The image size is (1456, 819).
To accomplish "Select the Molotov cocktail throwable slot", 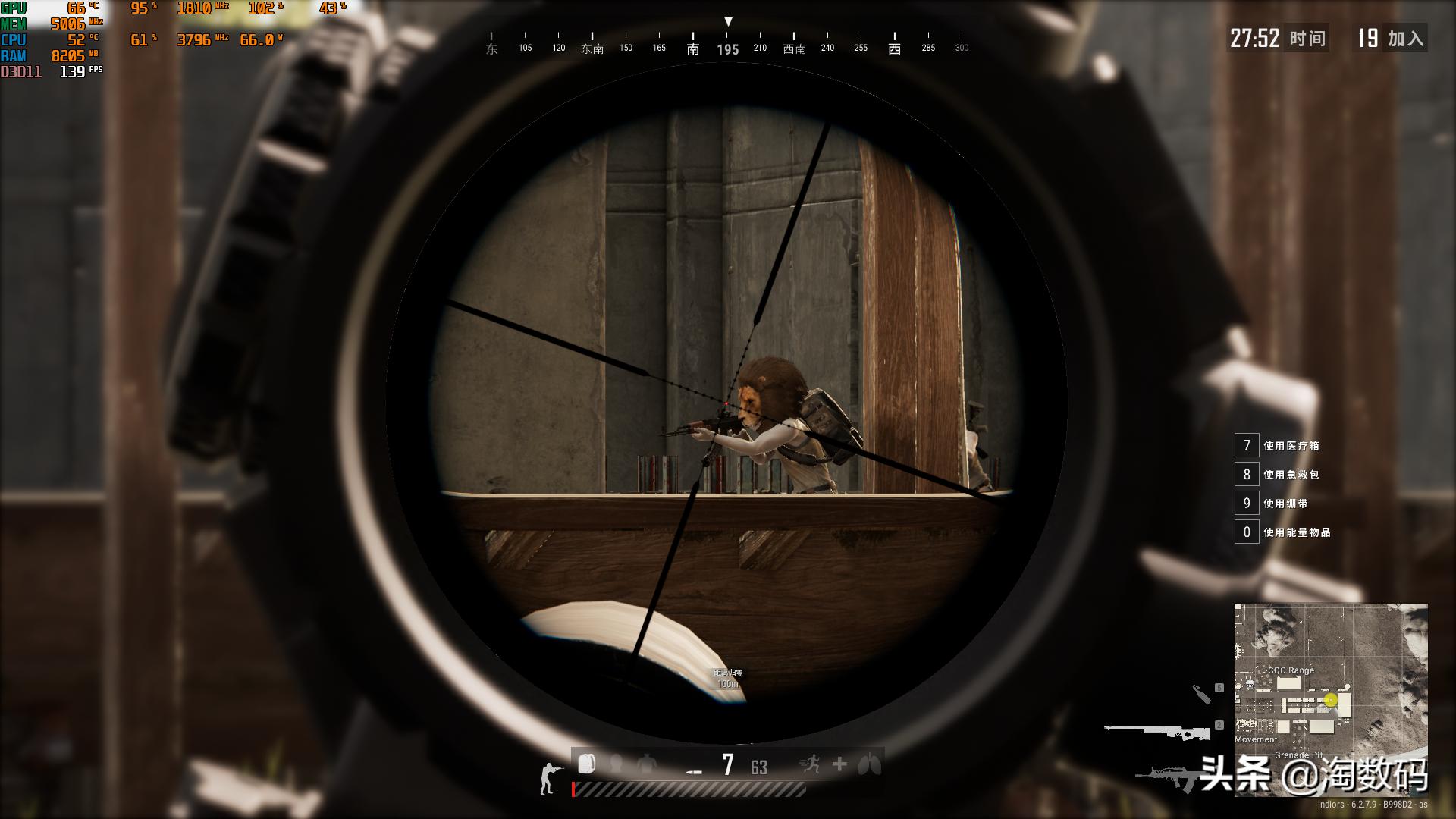I will pyautogui.click(x=1202, y=694).
